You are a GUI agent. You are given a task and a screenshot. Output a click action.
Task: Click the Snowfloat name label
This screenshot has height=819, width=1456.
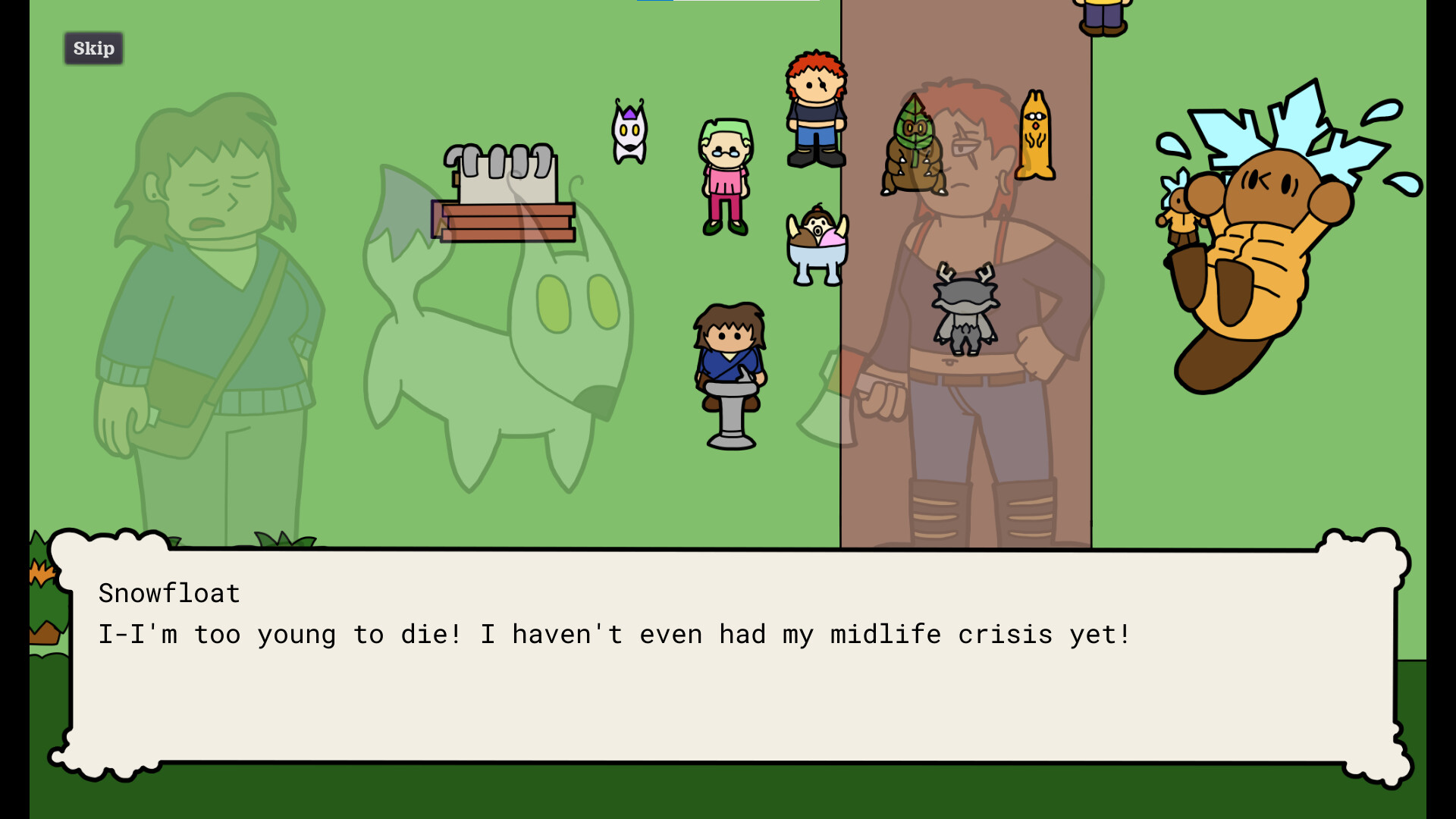(168, 592)
